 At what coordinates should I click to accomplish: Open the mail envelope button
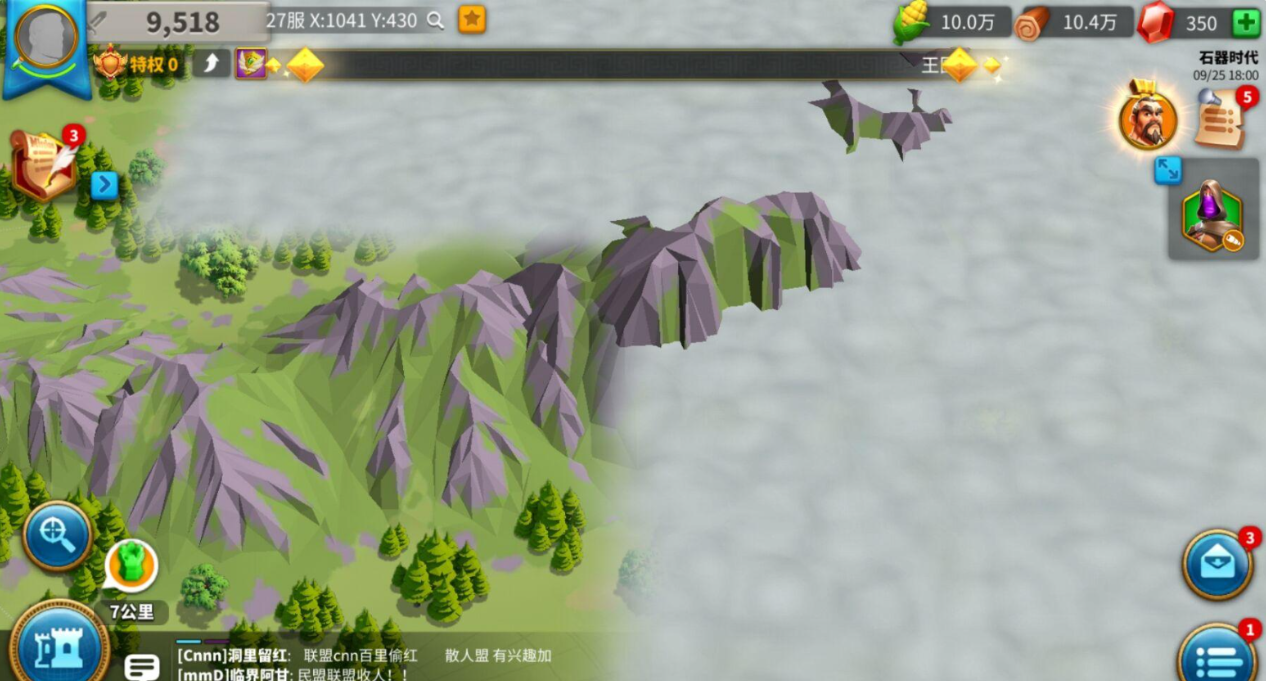coord(1217,565)
